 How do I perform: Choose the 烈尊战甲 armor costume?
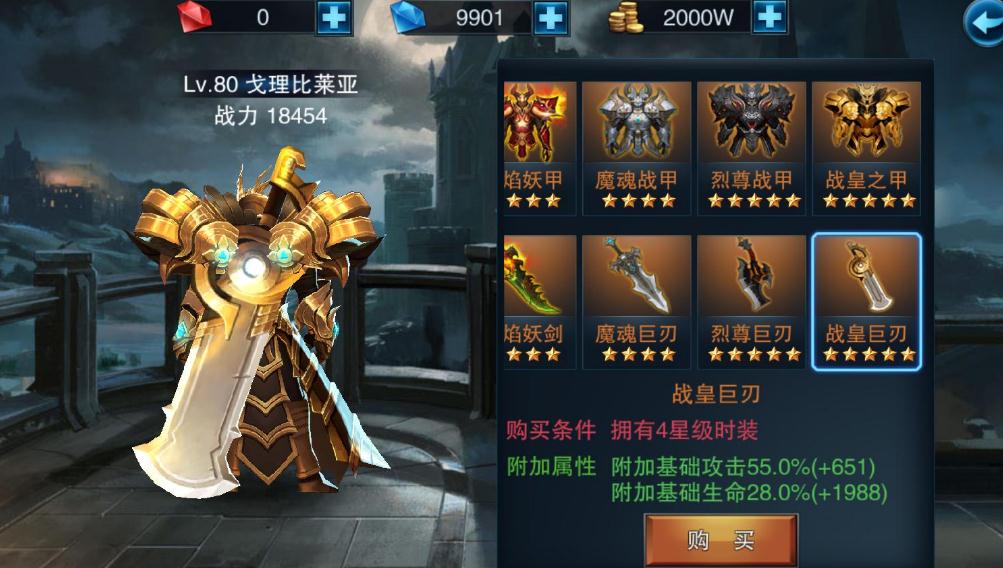752,147
